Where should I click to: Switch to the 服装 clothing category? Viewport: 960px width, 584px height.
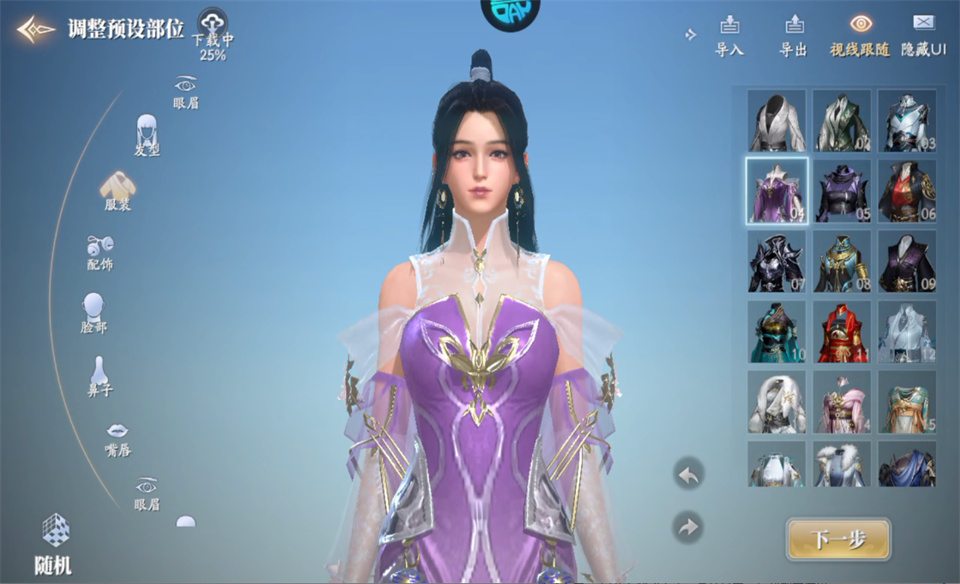click(x=118, y=190)
